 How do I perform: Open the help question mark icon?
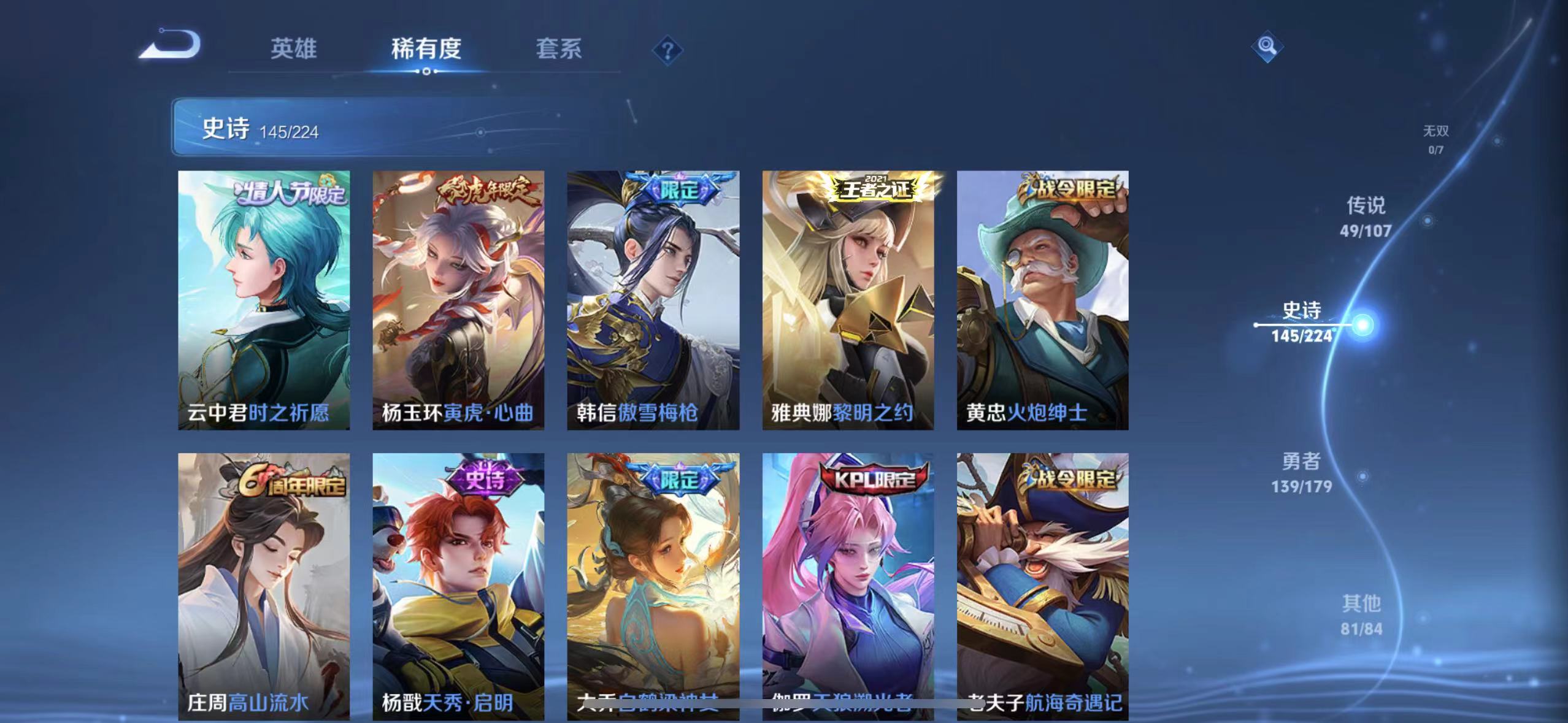(669, 49)
